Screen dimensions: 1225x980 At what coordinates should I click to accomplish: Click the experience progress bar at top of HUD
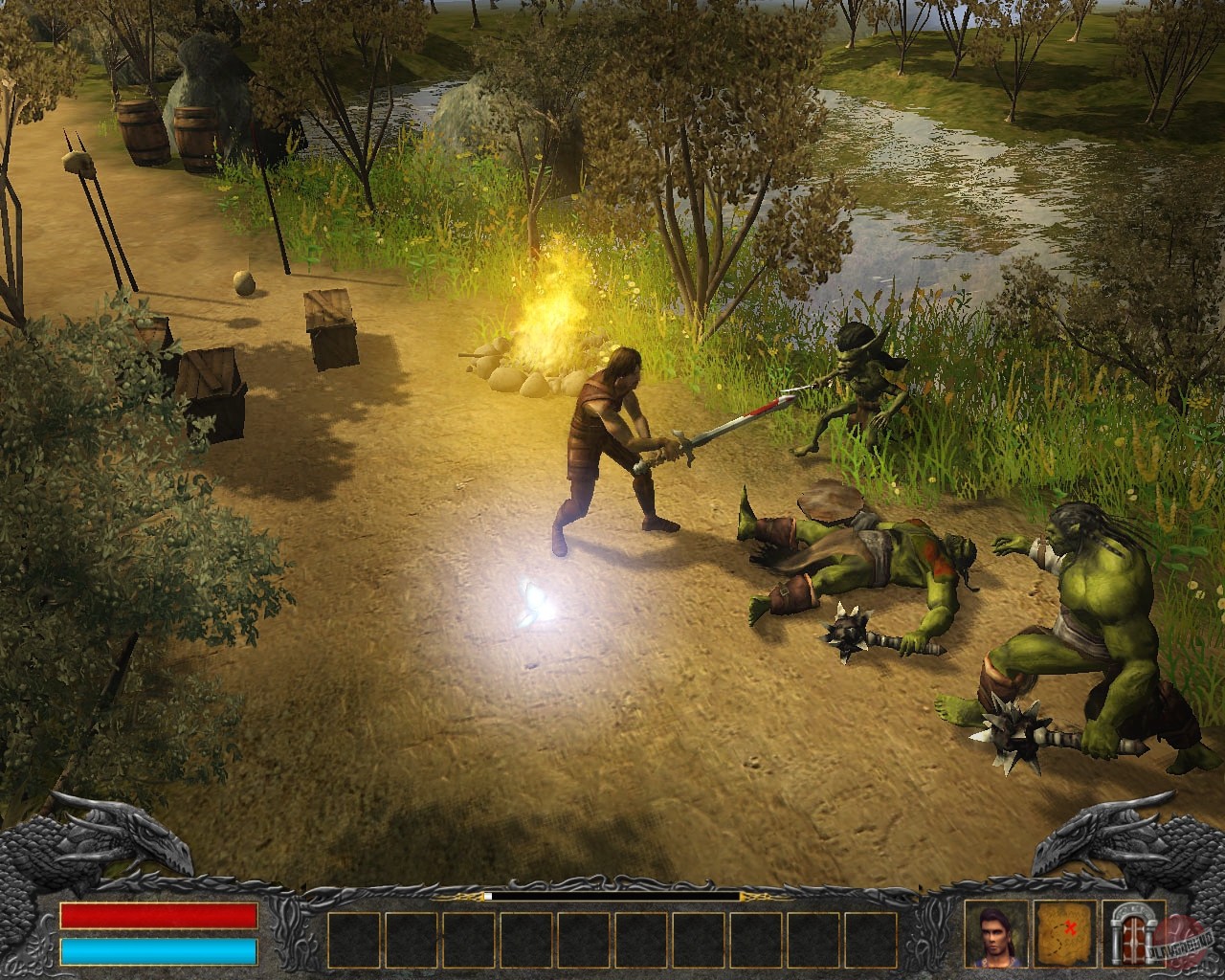[x=612, y=898]
